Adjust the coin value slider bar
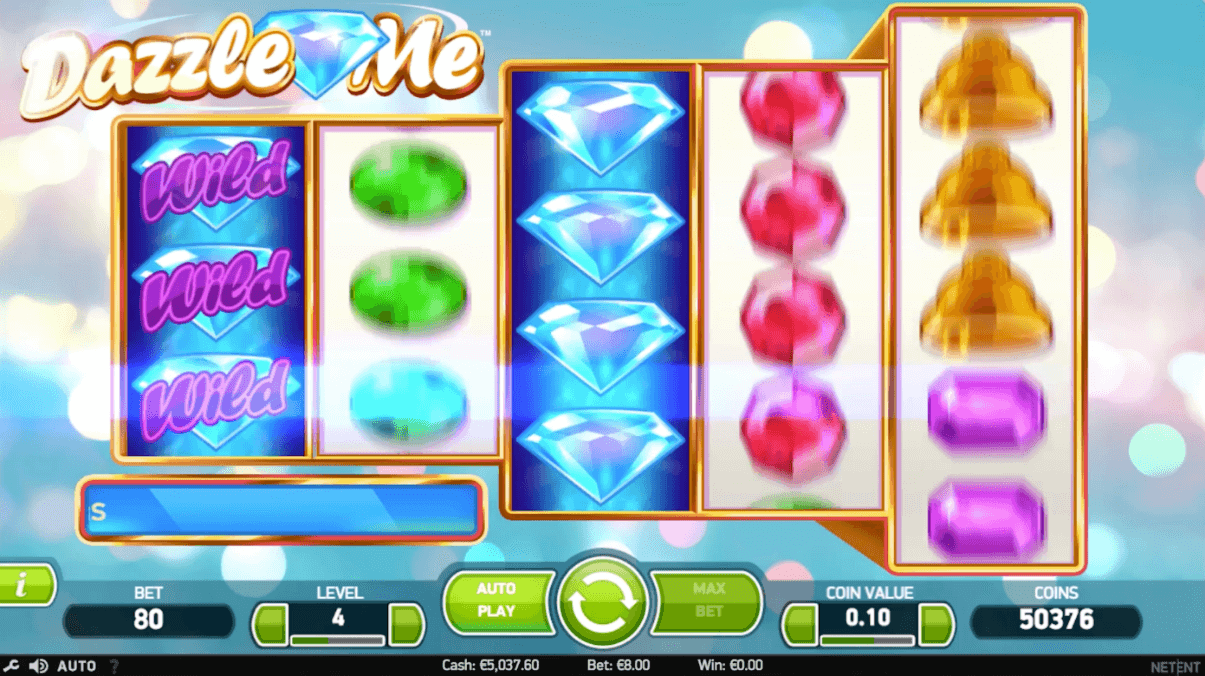This screenshot has width=1205, height=676. 868,640
